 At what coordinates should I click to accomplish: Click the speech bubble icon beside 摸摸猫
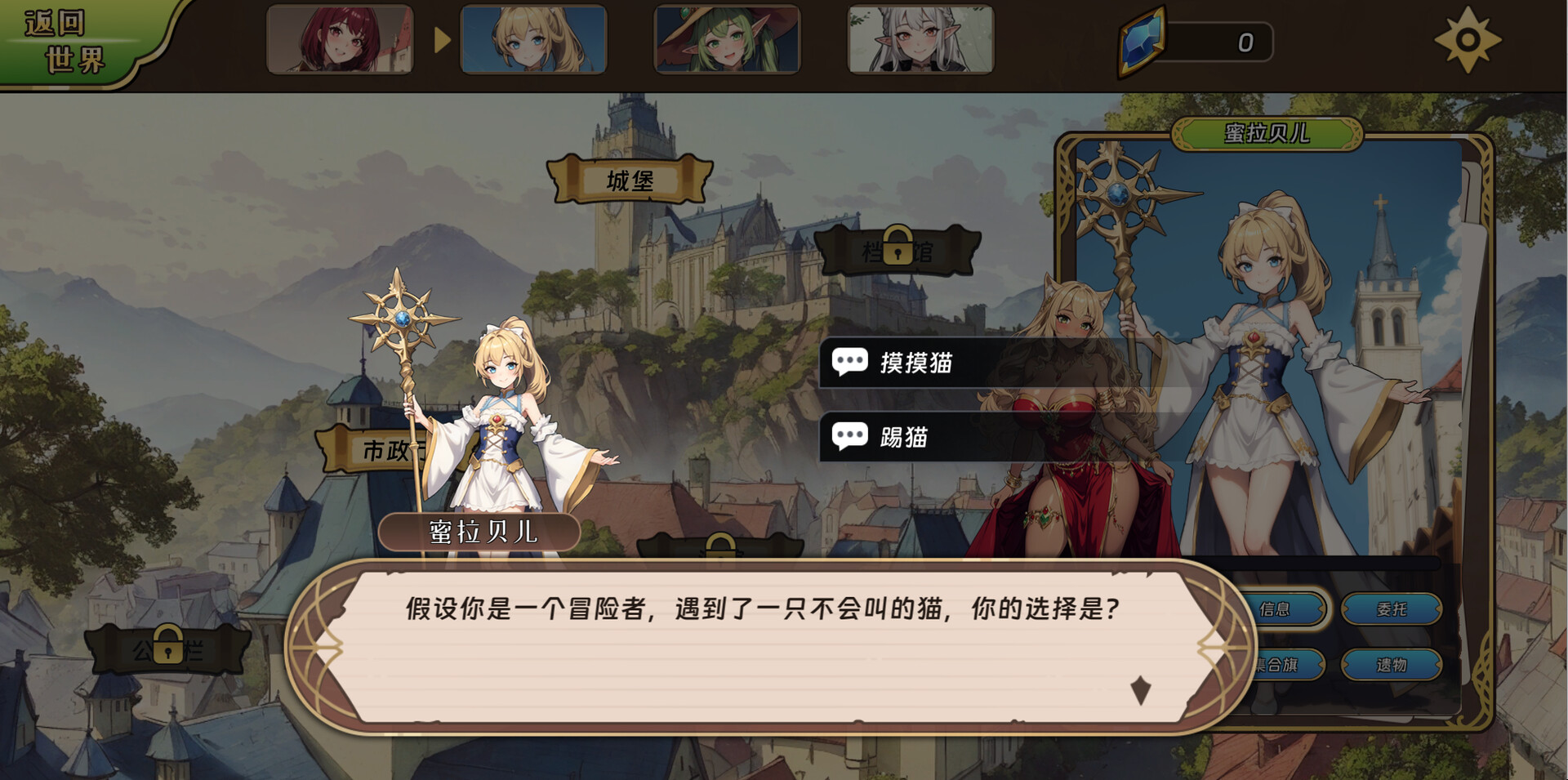click(850, 362)
